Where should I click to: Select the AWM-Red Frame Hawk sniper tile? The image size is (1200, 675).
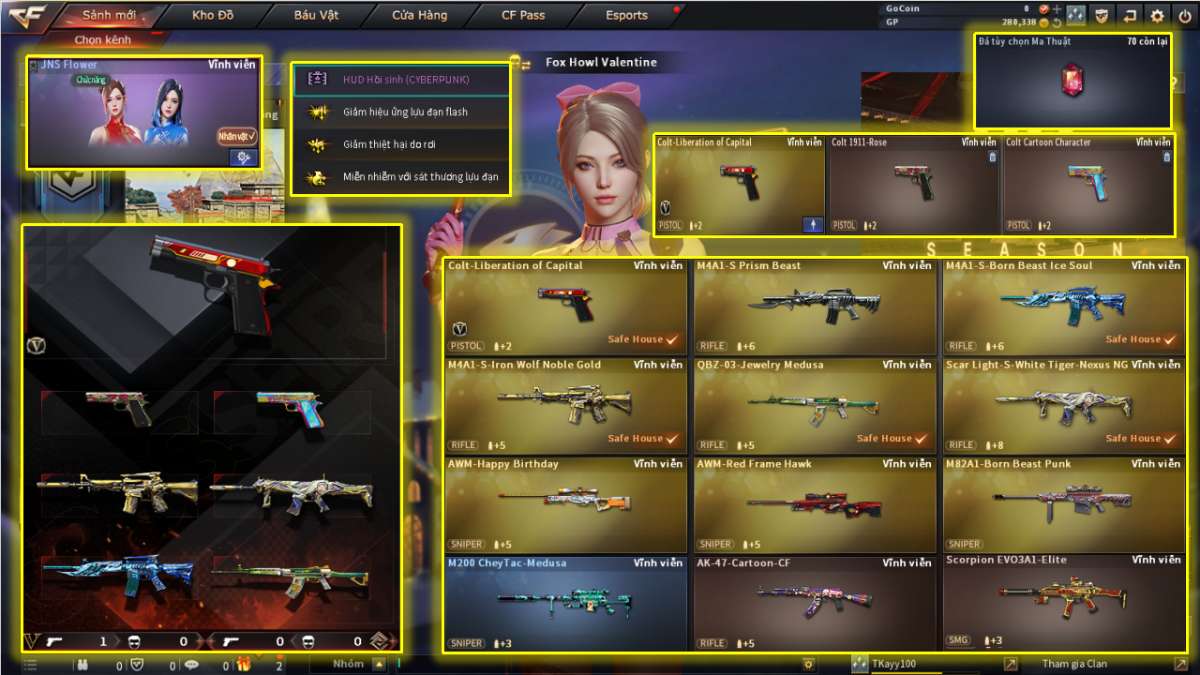pyautogui.click(x=815, y=505)
